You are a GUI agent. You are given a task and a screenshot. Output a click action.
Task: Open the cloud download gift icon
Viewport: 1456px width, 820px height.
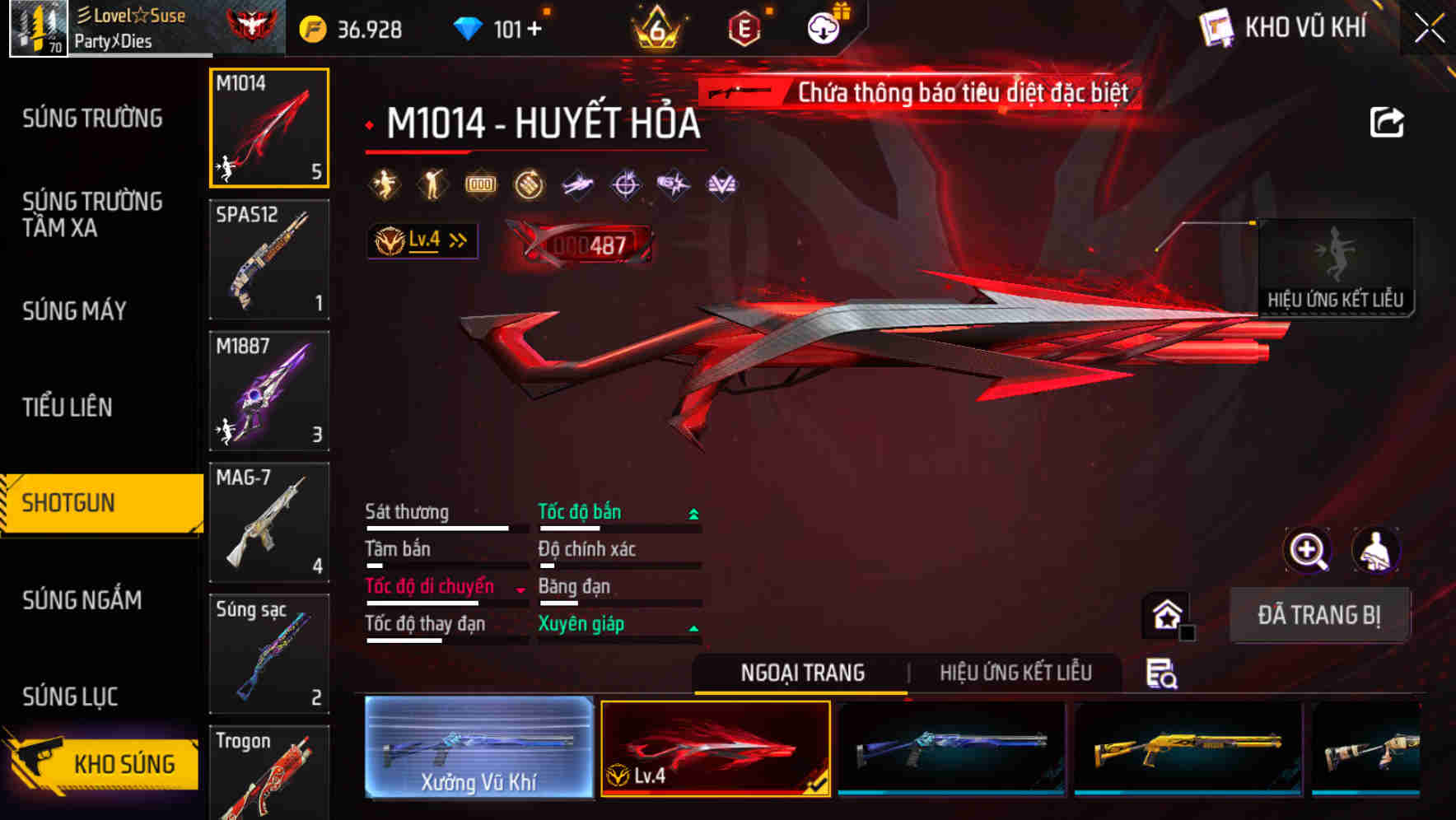click(x=824, y=27)
